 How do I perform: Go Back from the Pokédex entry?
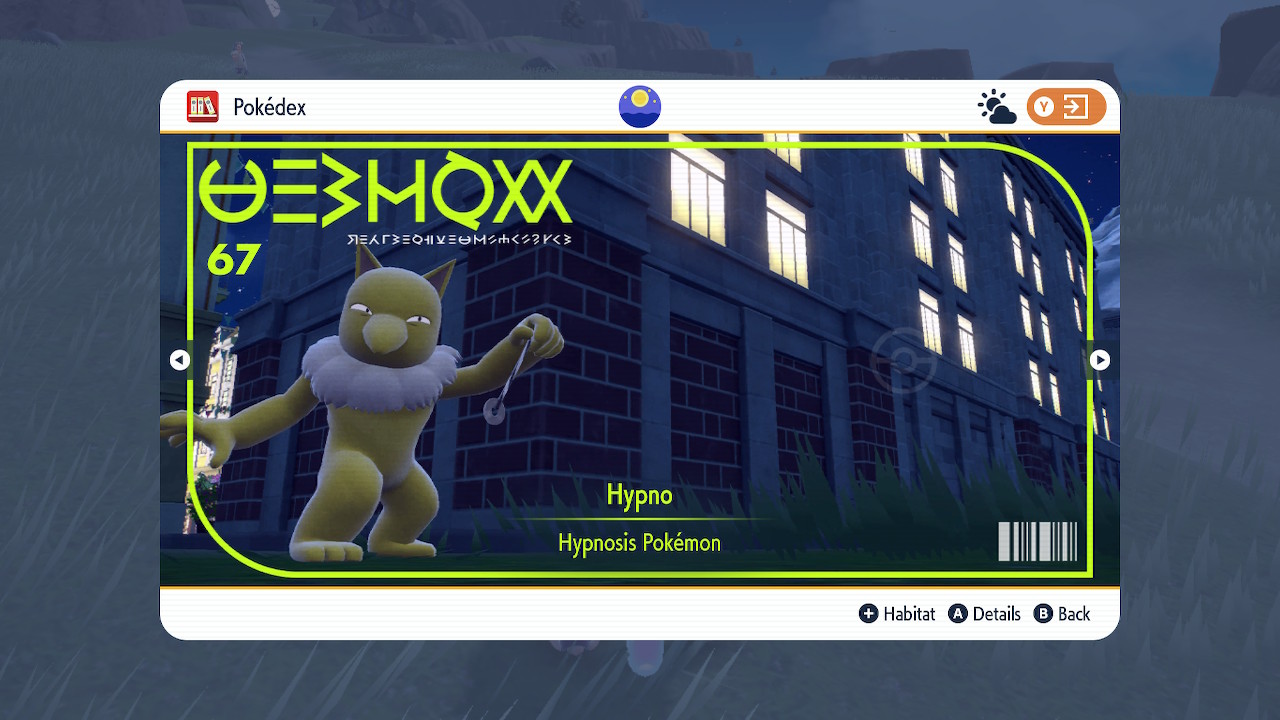[1062, 614]
